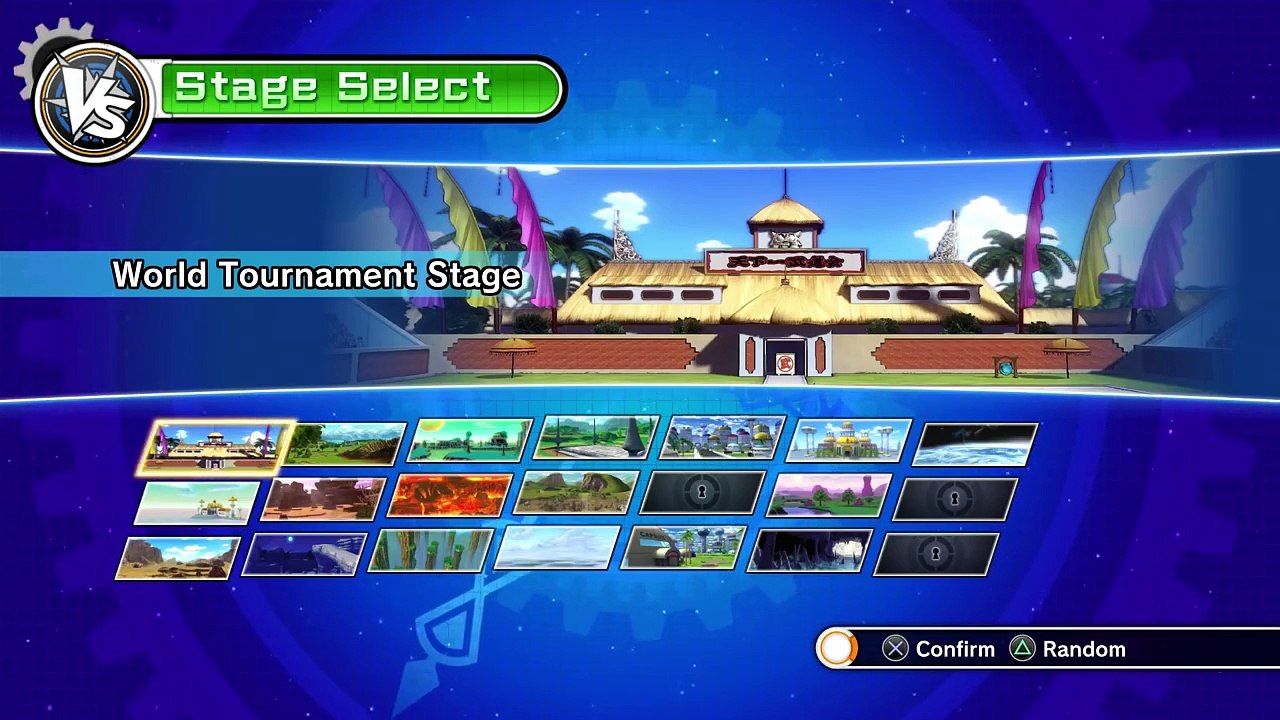Choose the city stage with domed buildings
Image resolution: width=1280 pixels, height=720 pixels.
(x=723, y=439)
